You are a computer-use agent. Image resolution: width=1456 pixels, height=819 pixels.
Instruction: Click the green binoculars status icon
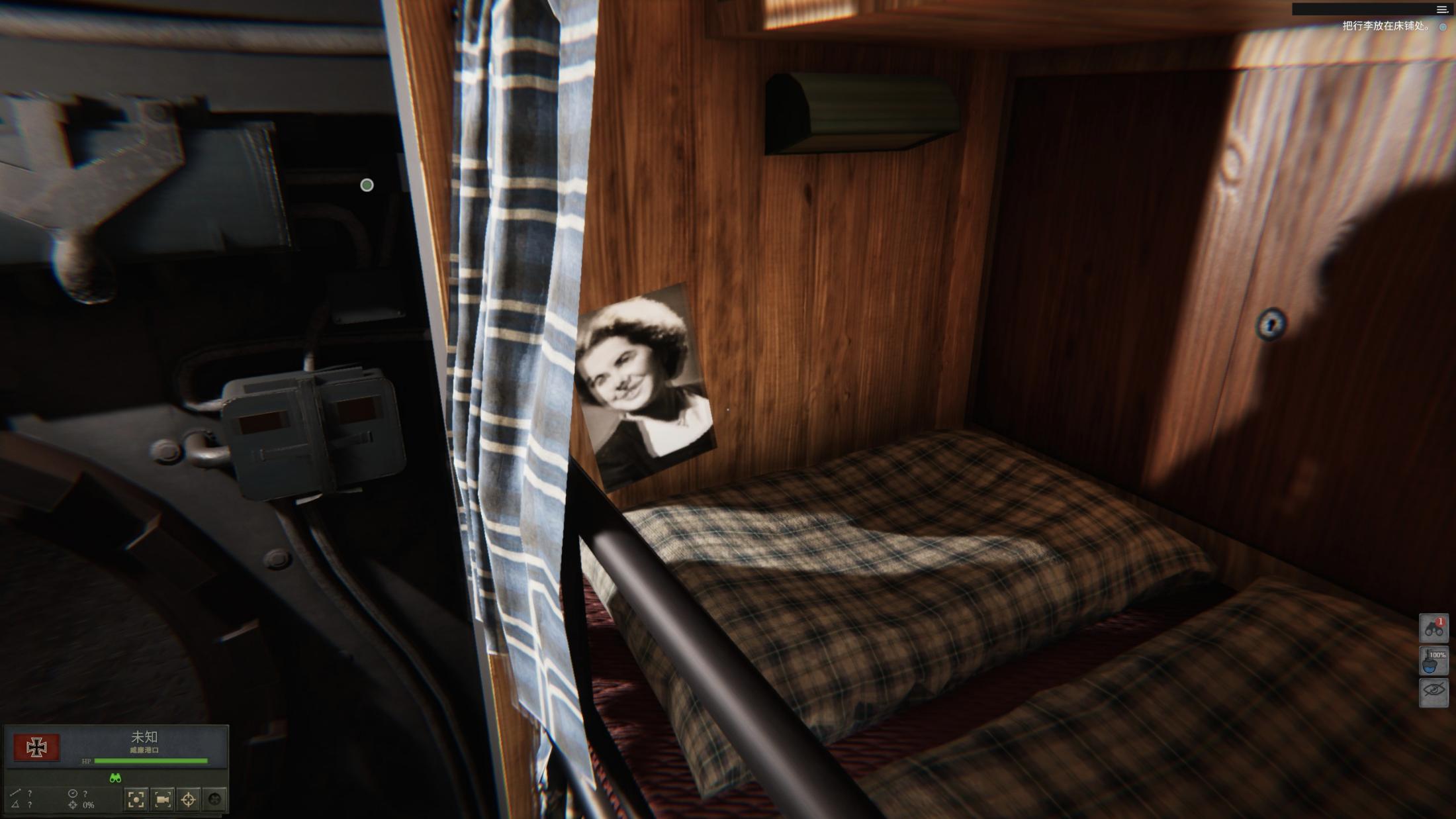[x=115, y=778]
